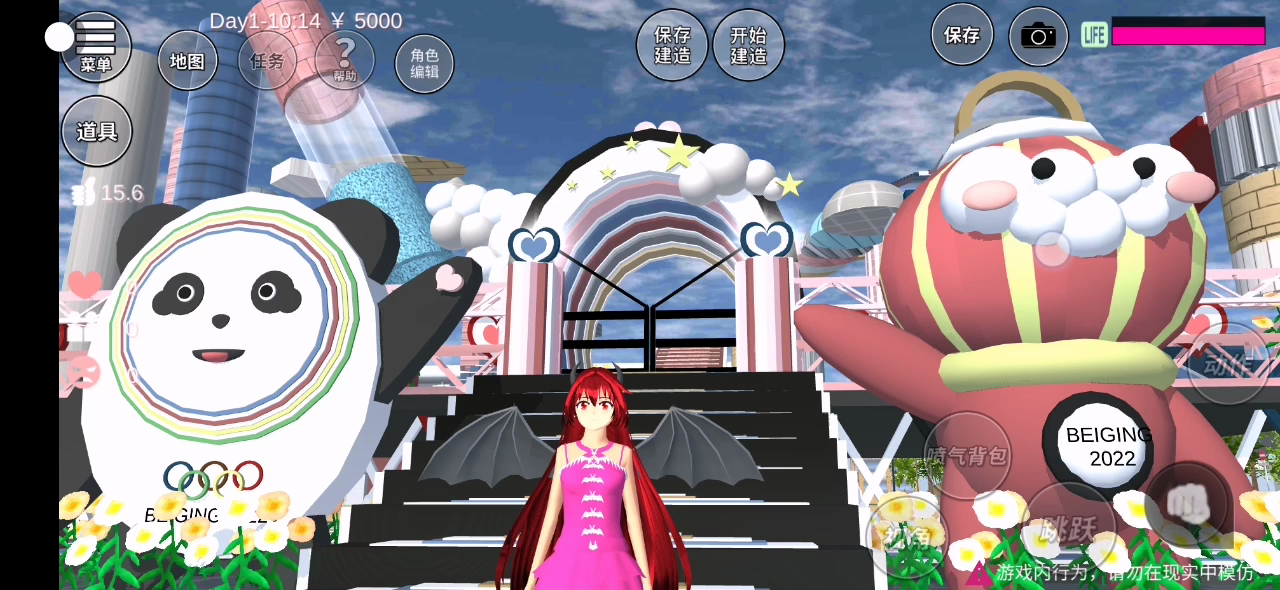1280x590 pixels.
Task: Open the 动作 actions button
Action: [1228, 364]
